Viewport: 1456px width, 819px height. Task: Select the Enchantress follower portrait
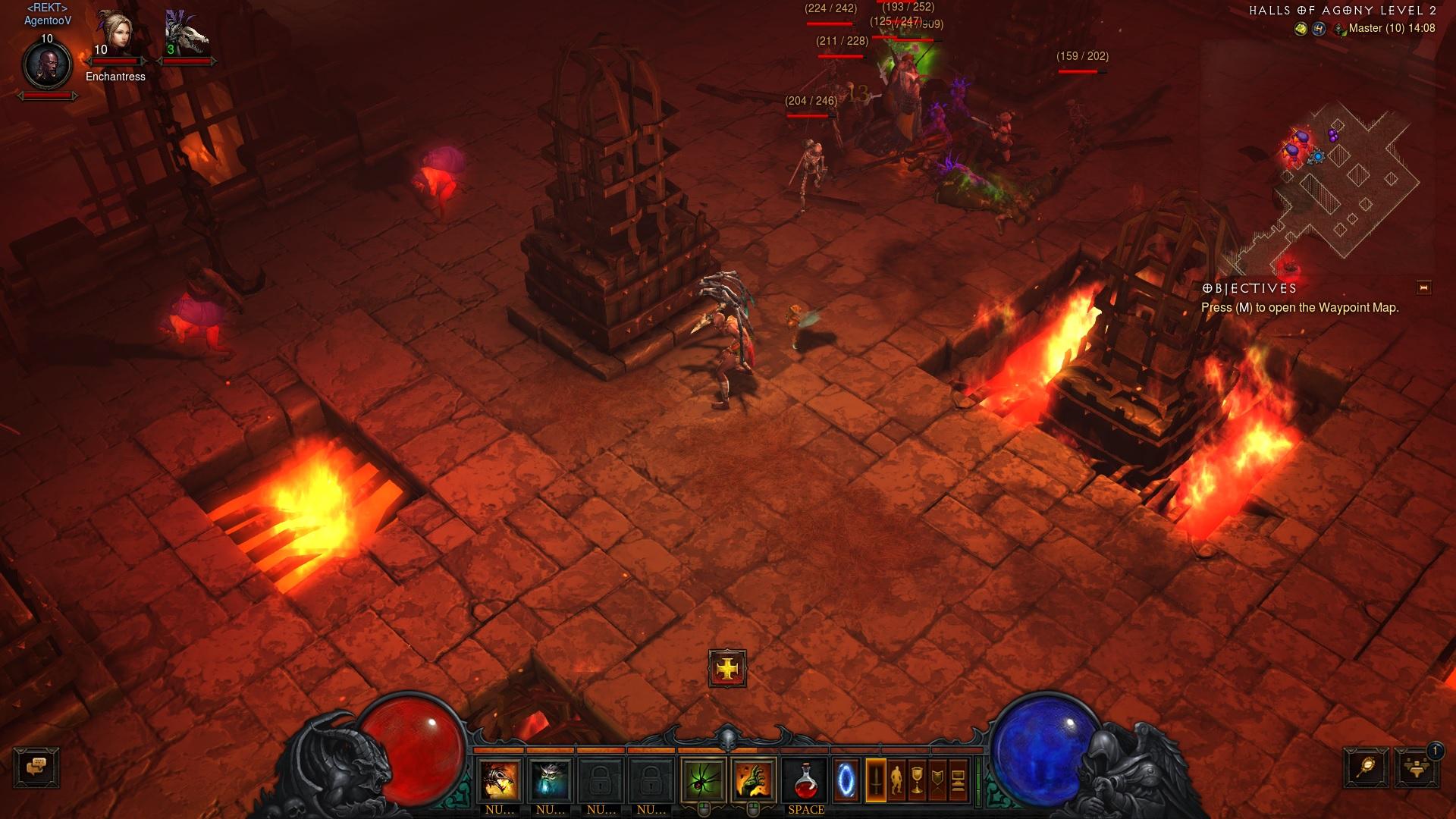115,36
